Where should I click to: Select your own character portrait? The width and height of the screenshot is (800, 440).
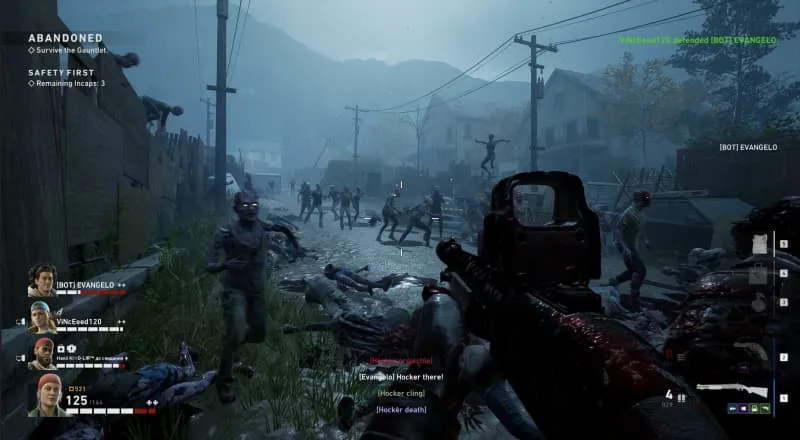pos(45,394)
